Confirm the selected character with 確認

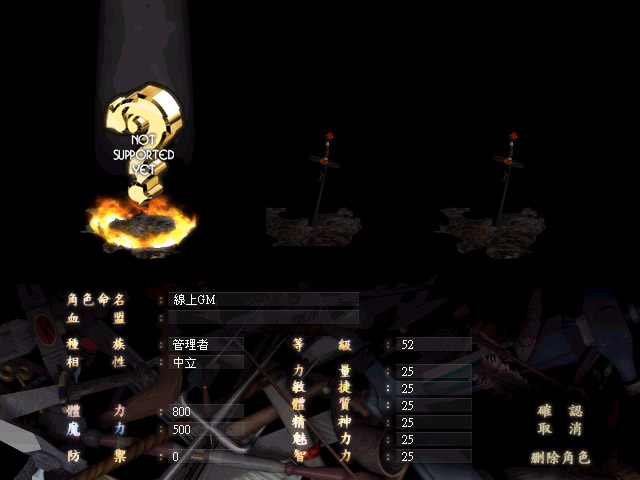561,411
